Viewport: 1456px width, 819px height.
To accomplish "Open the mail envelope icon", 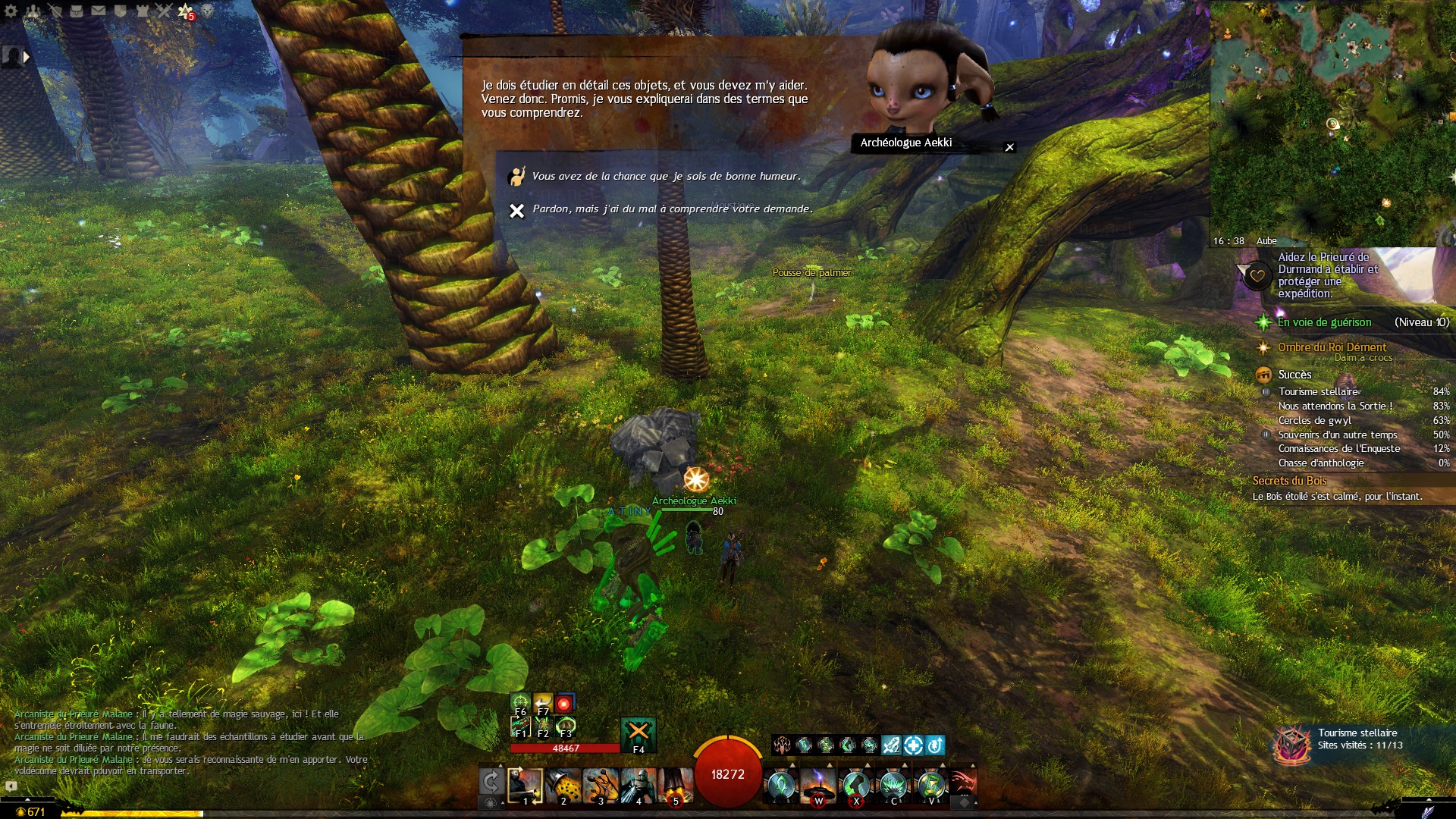I will click(x=99, y=11).
